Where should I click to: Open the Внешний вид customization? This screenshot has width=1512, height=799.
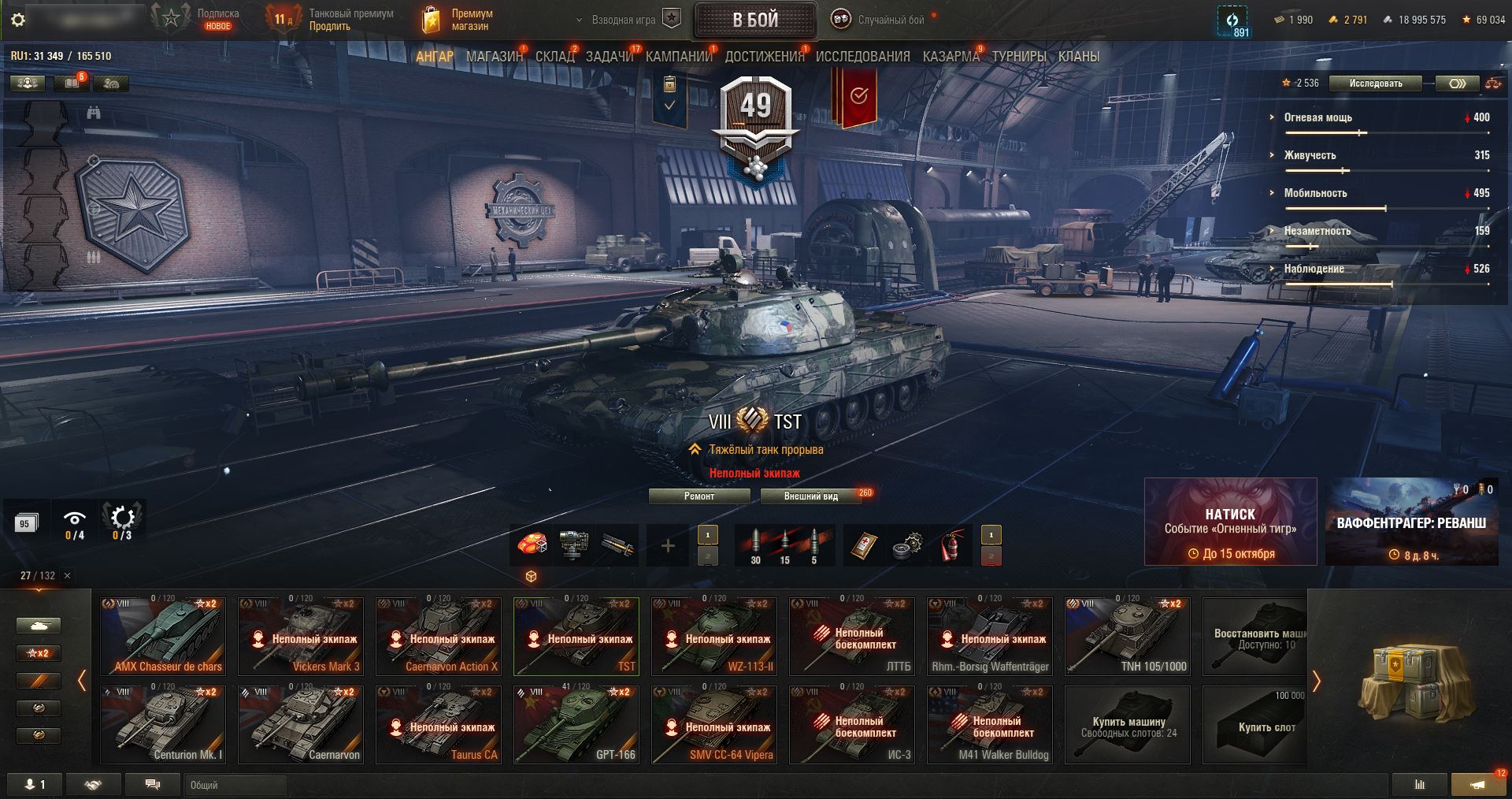pos(810,496)
